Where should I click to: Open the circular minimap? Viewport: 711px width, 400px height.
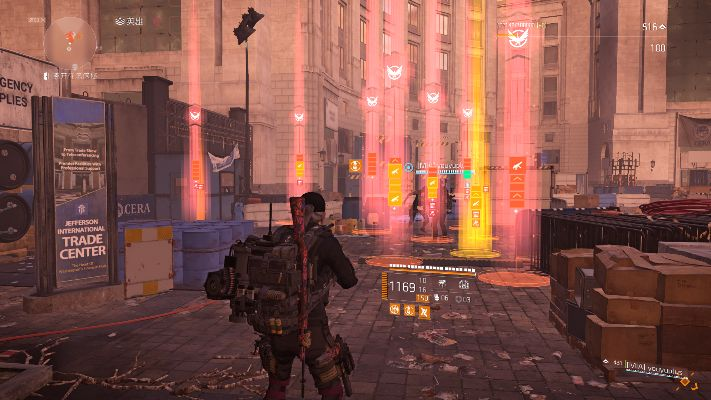click(70, 40)
